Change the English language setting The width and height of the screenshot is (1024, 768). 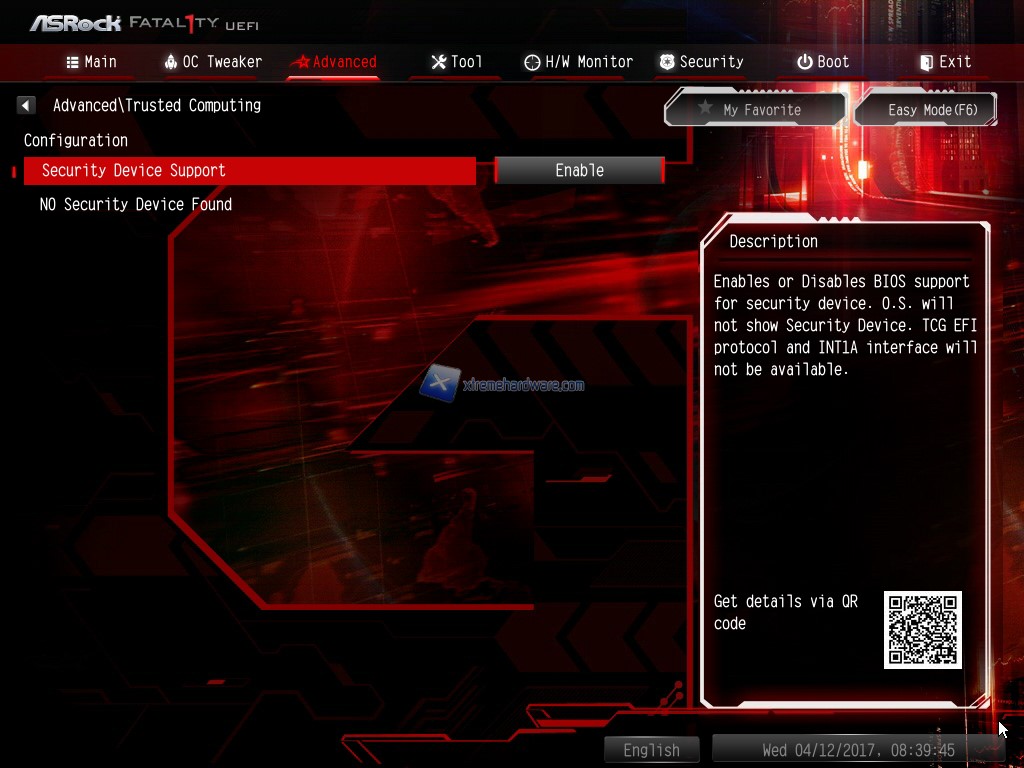[x=651, y=750]
